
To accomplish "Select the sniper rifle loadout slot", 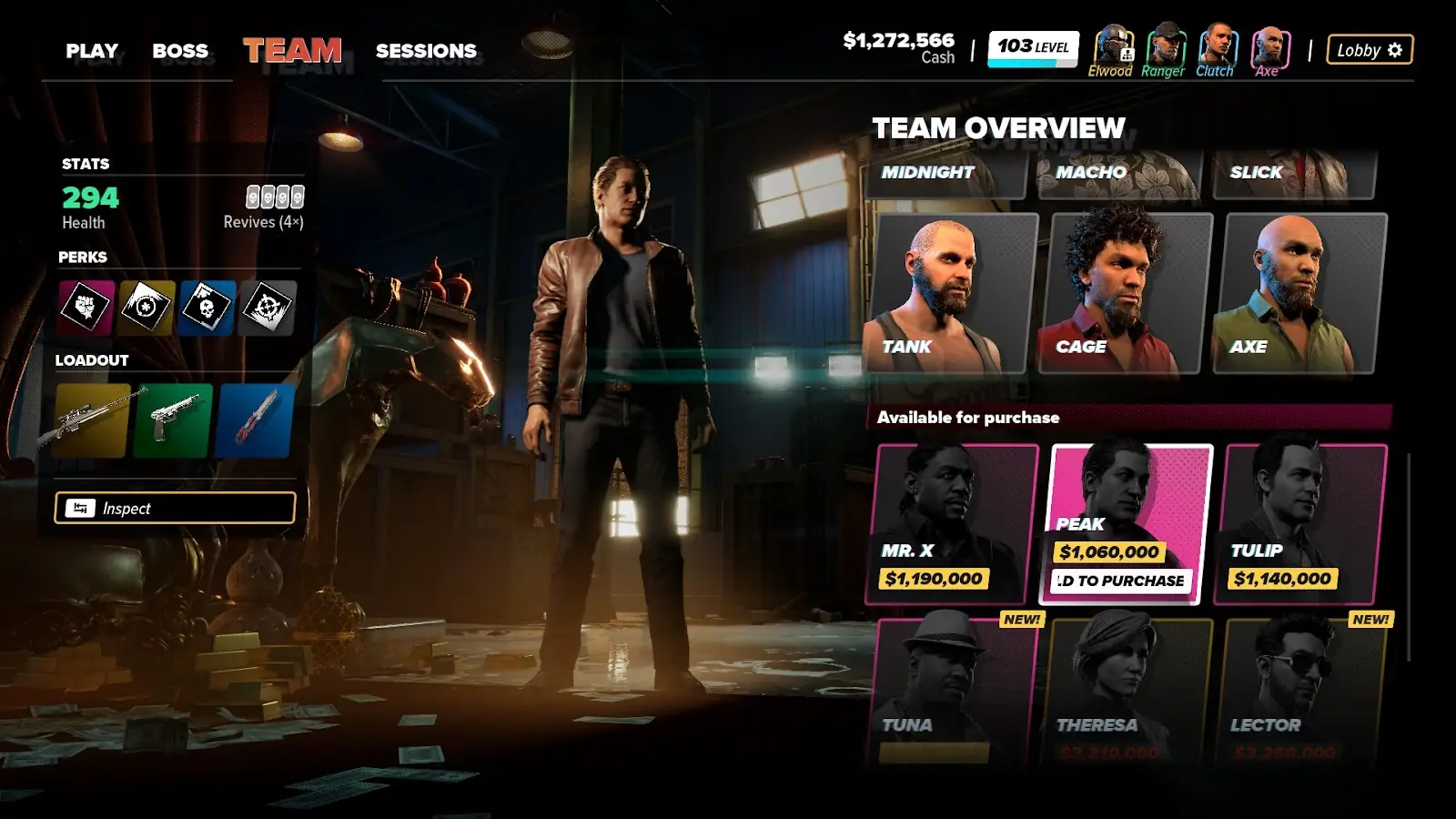I will (x=92, y=420).
